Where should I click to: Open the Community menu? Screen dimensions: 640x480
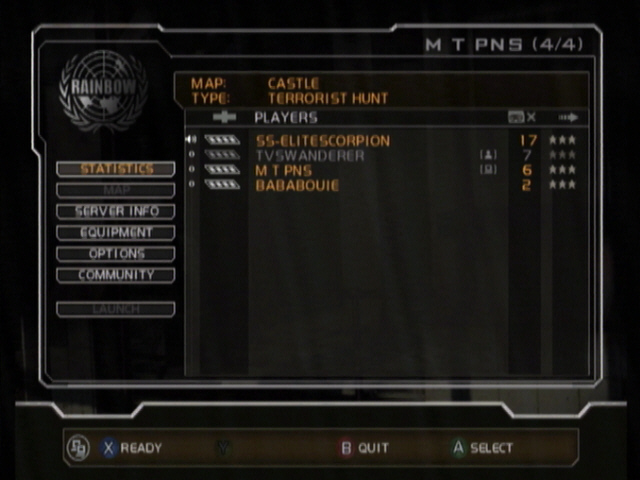(116, 275)
